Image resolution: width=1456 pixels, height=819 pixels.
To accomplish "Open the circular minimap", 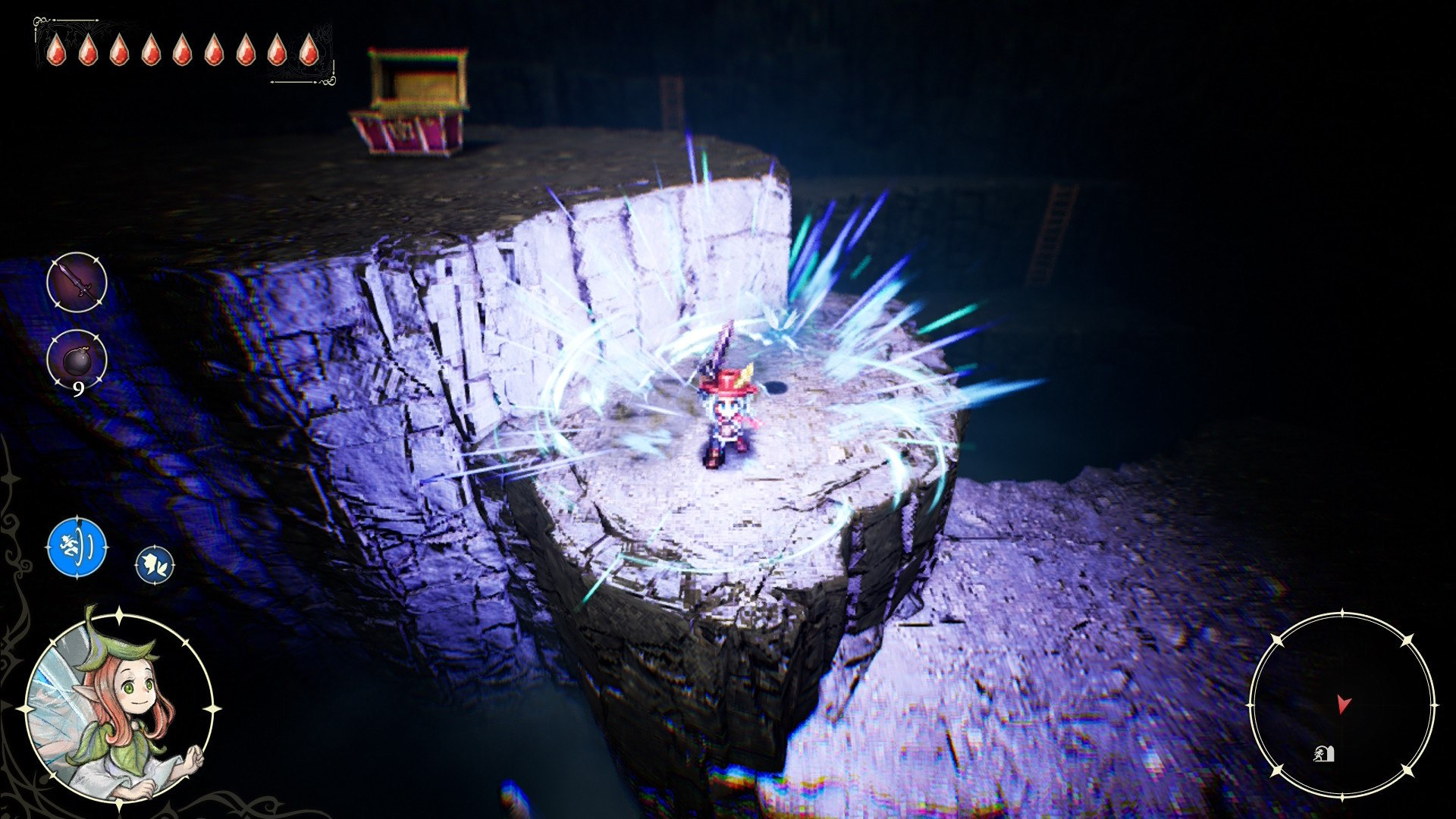I will (1341, 705).
